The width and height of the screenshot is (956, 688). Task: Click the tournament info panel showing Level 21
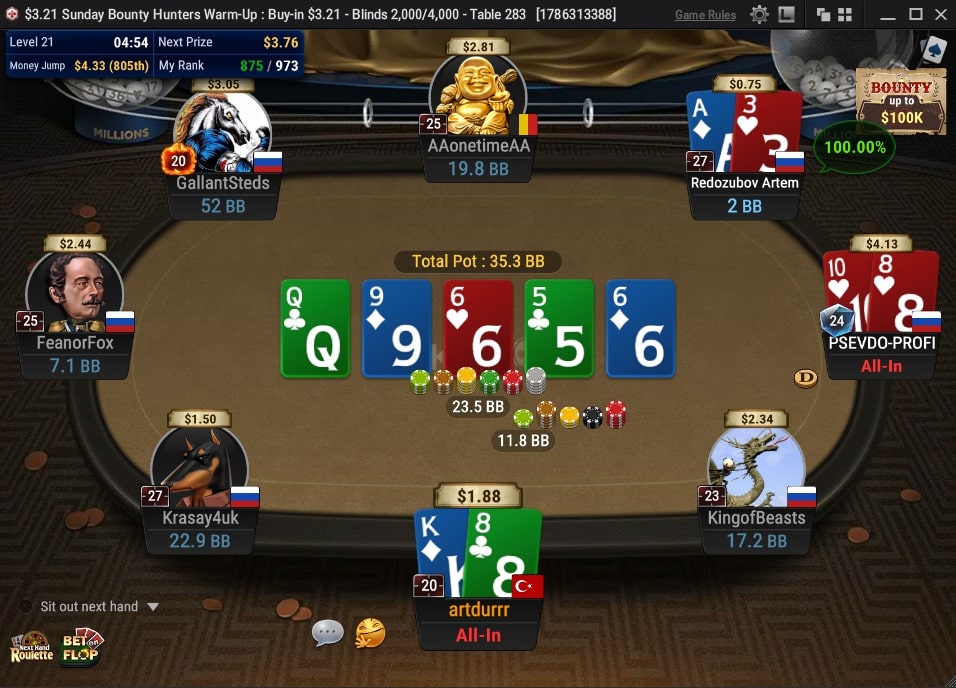pyautogui.click(x=154, y=54)
